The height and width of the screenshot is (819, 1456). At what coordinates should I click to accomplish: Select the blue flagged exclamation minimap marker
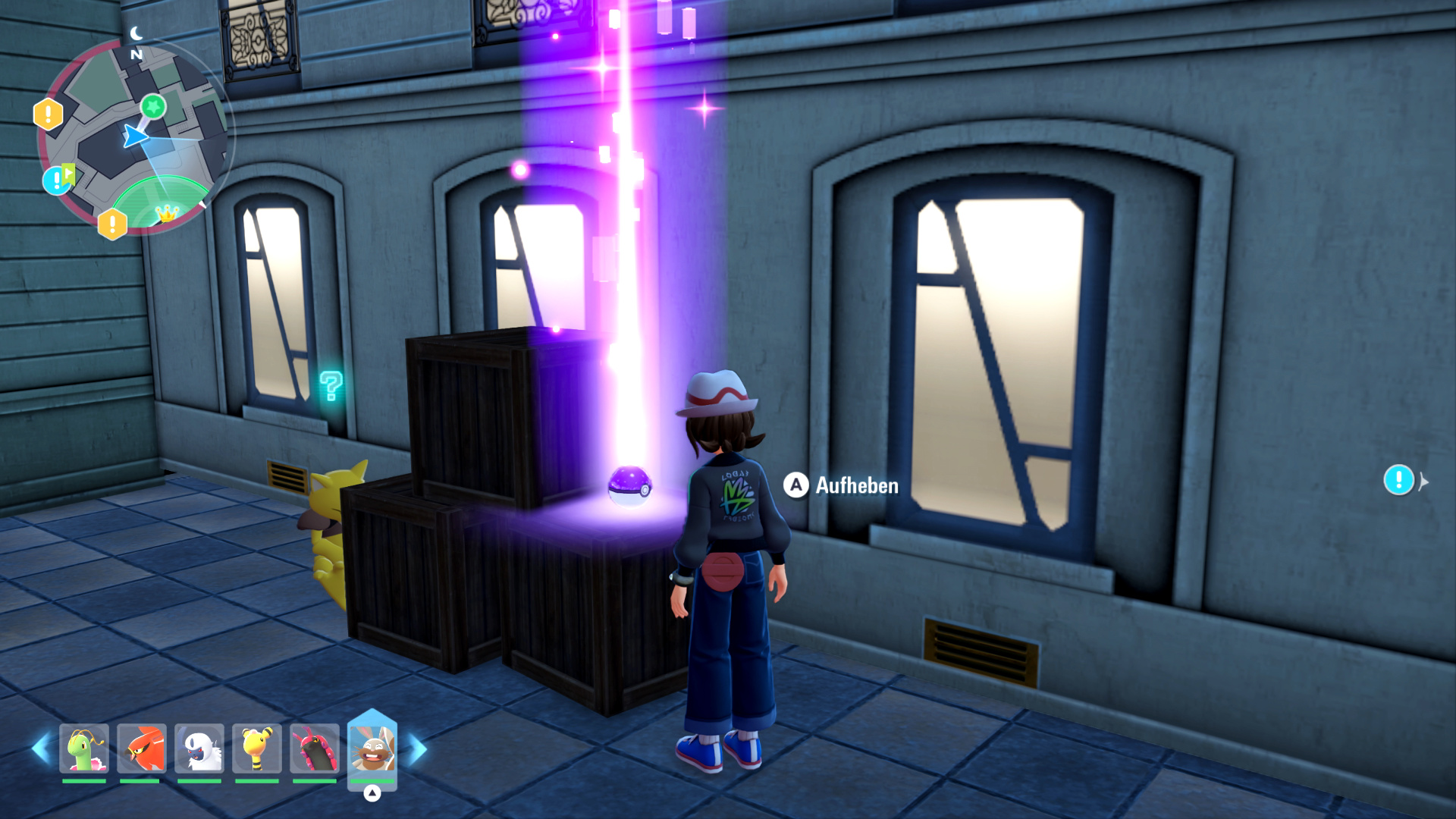[58, 180]
